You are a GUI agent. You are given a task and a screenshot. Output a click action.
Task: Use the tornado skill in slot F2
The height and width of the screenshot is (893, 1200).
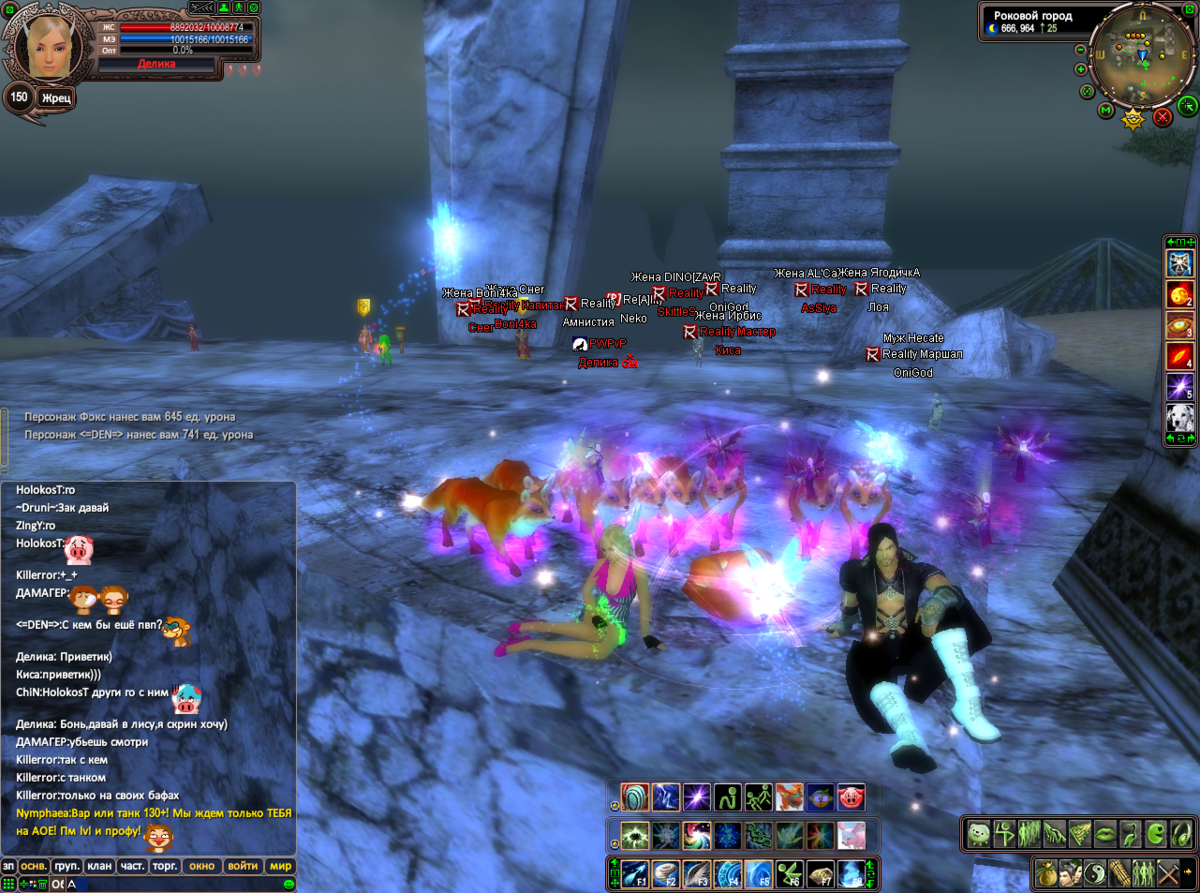[x=665, y=873]
